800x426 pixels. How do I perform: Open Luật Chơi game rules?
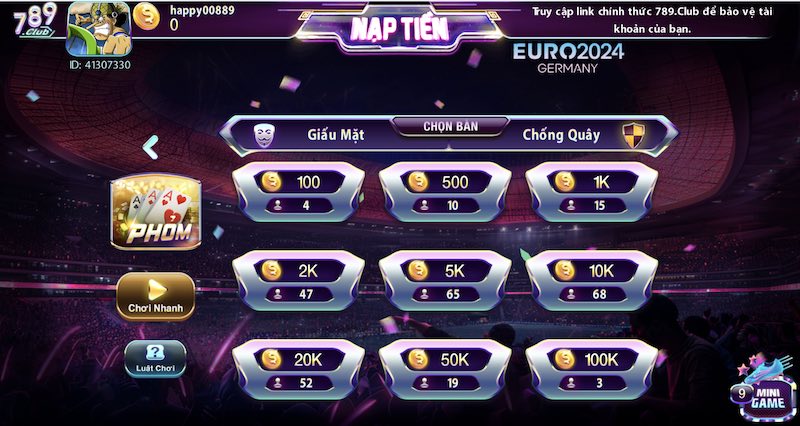[155, 358]
